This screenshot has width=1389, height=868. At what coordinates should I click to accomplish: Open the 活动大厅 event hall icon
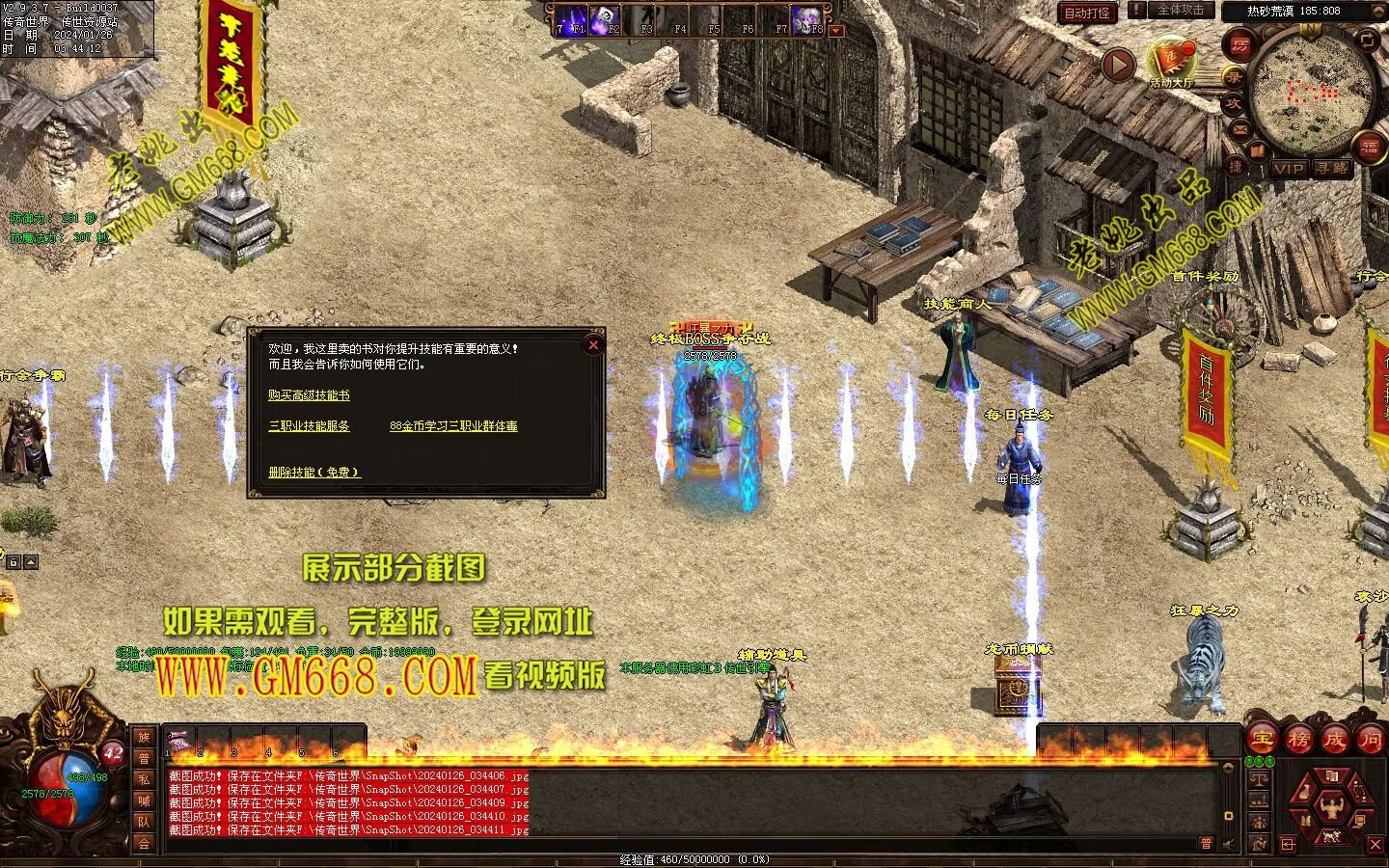coord(1171,63)
